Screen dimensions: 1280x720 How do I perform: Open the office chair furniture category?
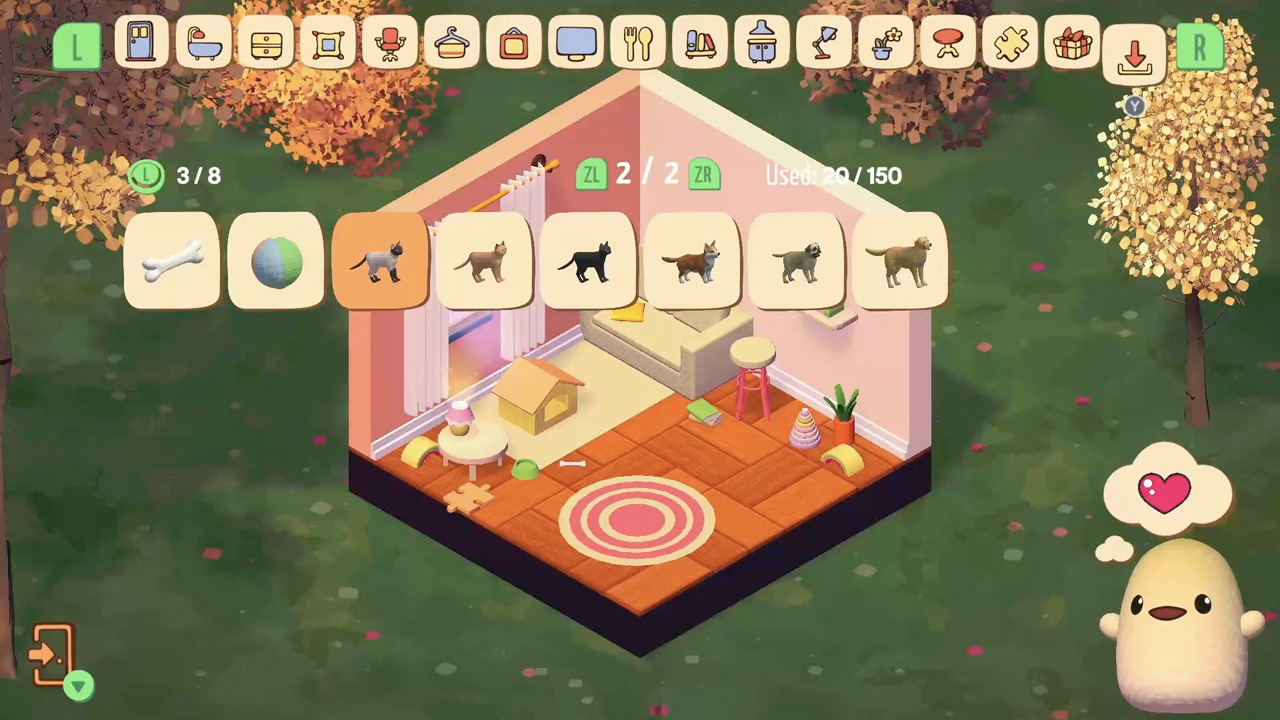click(390, 43)
